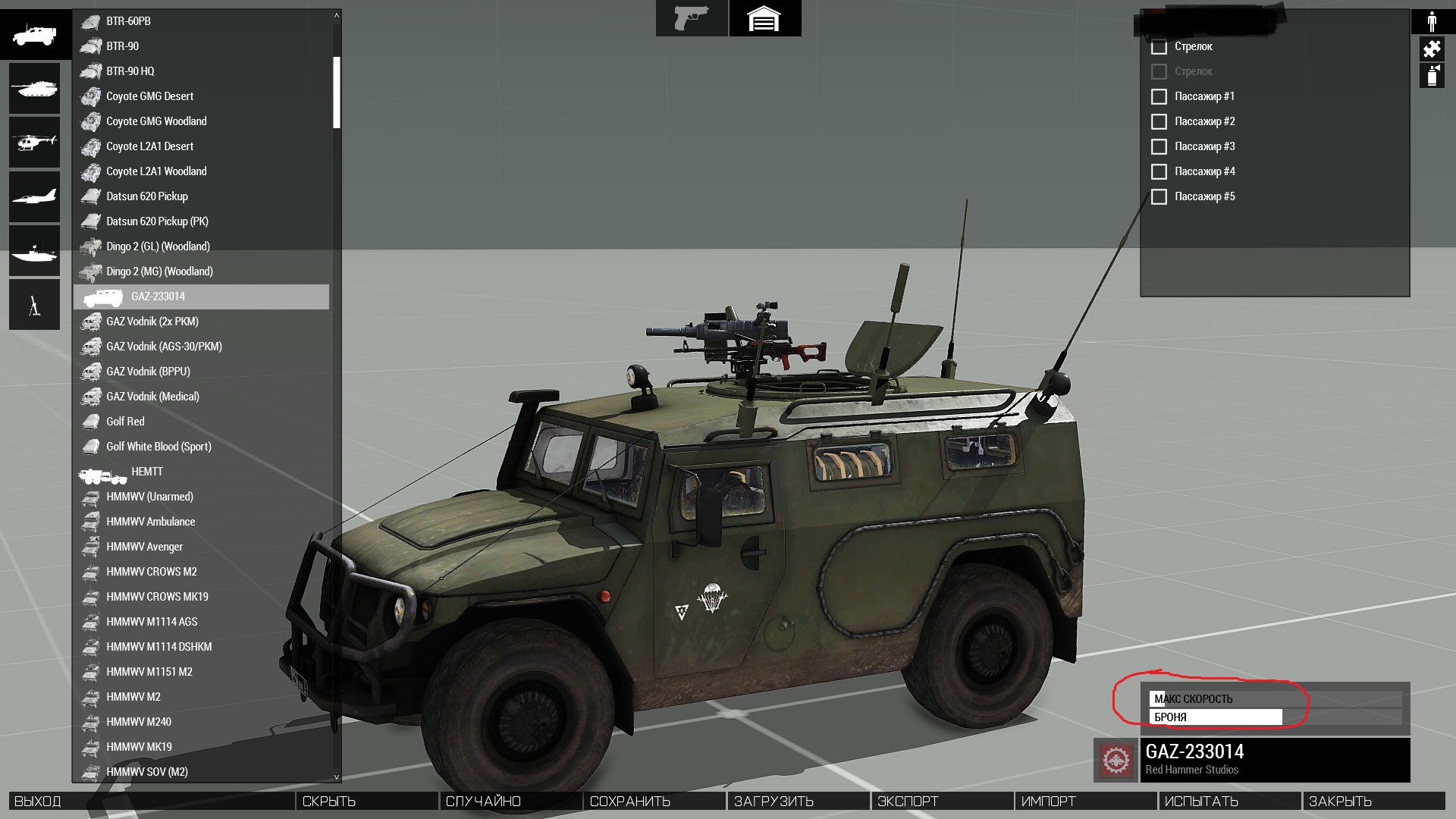Switch to the garage tab
Screen dimensions: 1456x819
[x=764, y=18]
